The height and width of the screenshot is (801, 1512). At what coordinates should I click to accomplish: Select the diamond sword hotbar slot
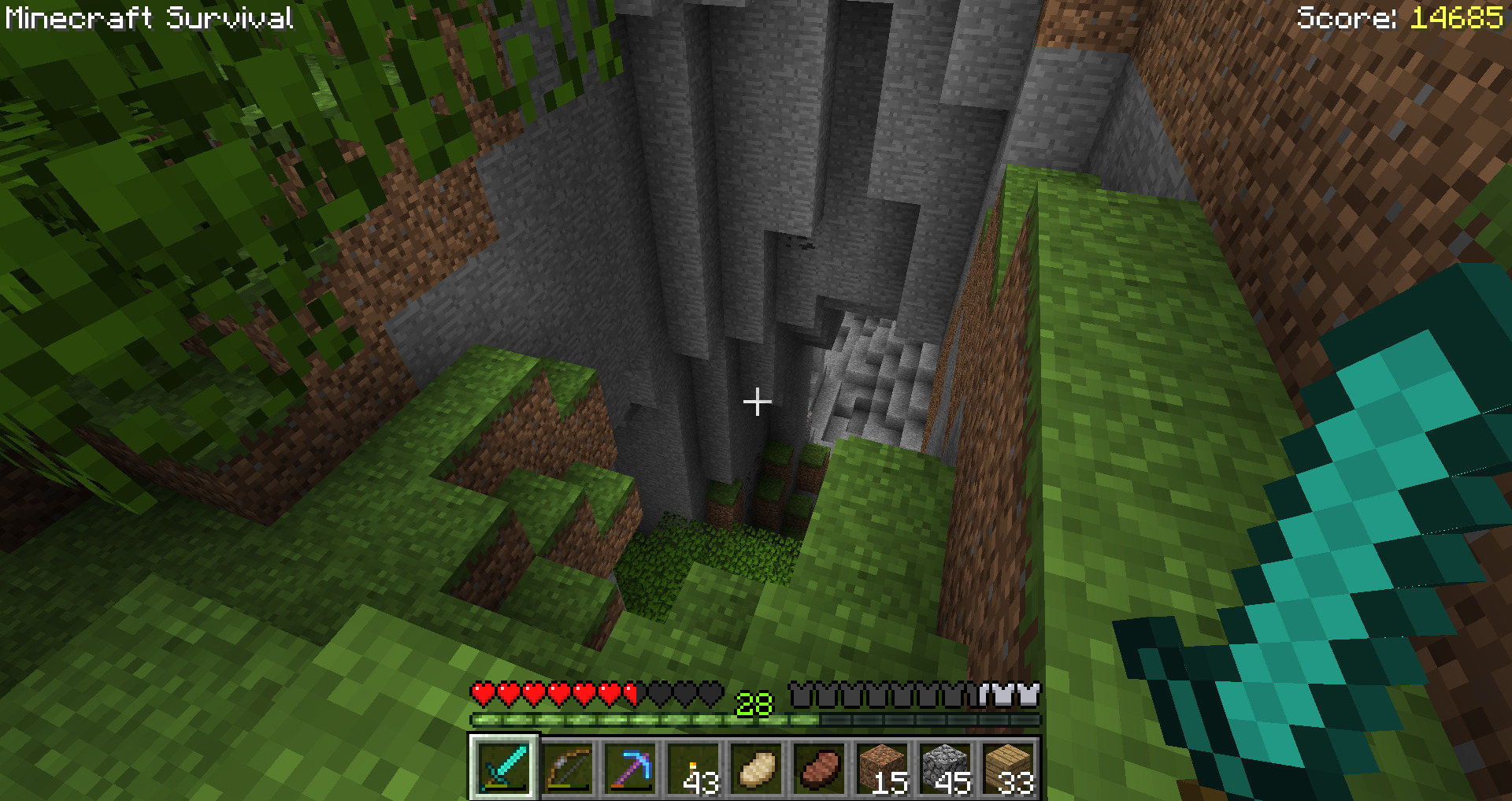(504, 767)
